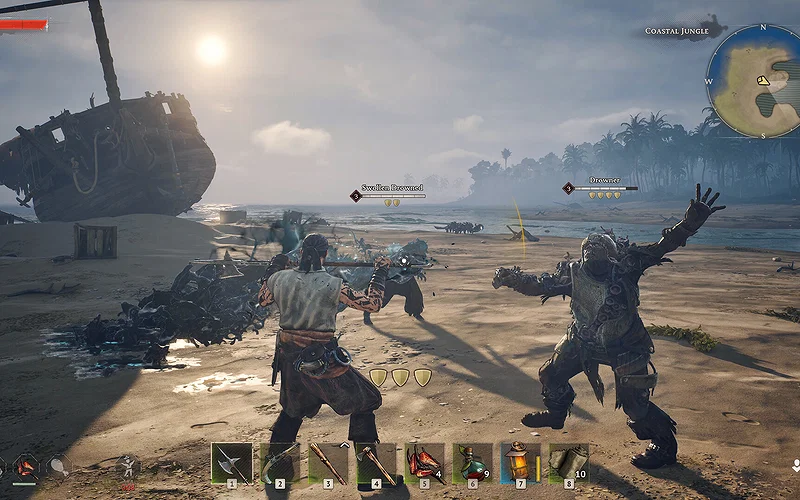Select the halberd in hotbar slot 1
800x500 pixels.
231,463
